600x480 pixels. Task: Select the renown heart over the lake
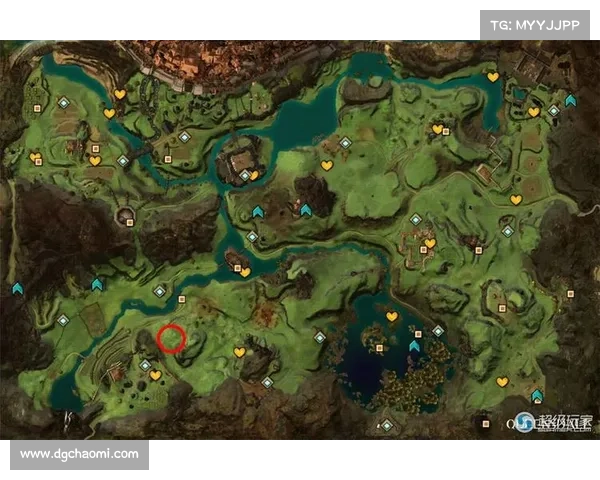[x=392, y=316]
